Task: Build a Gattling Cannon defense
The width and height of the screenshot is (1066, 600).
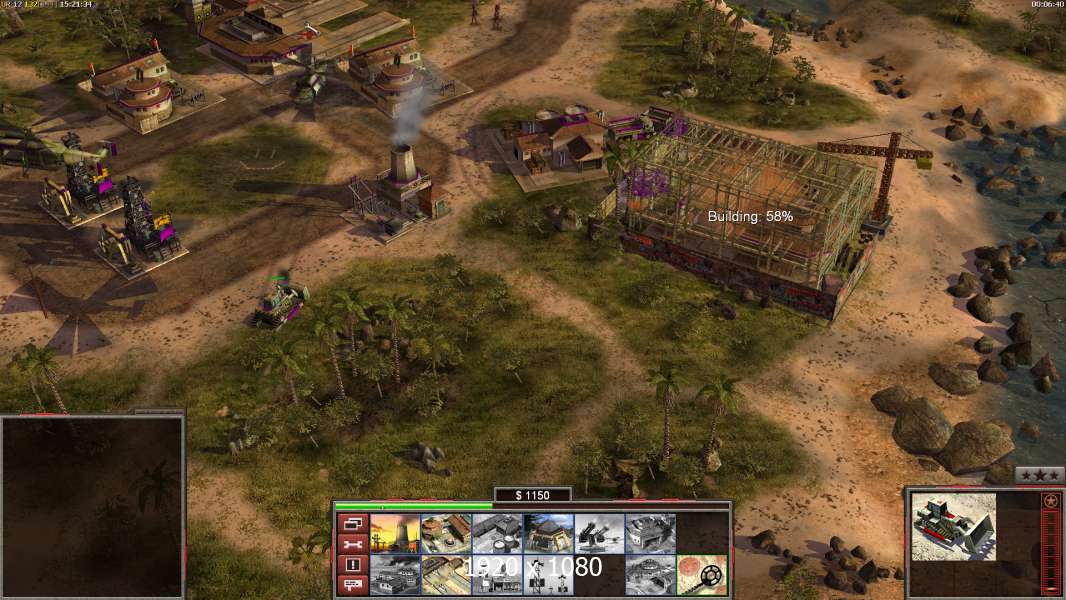Action: click(x=599, y=534)
